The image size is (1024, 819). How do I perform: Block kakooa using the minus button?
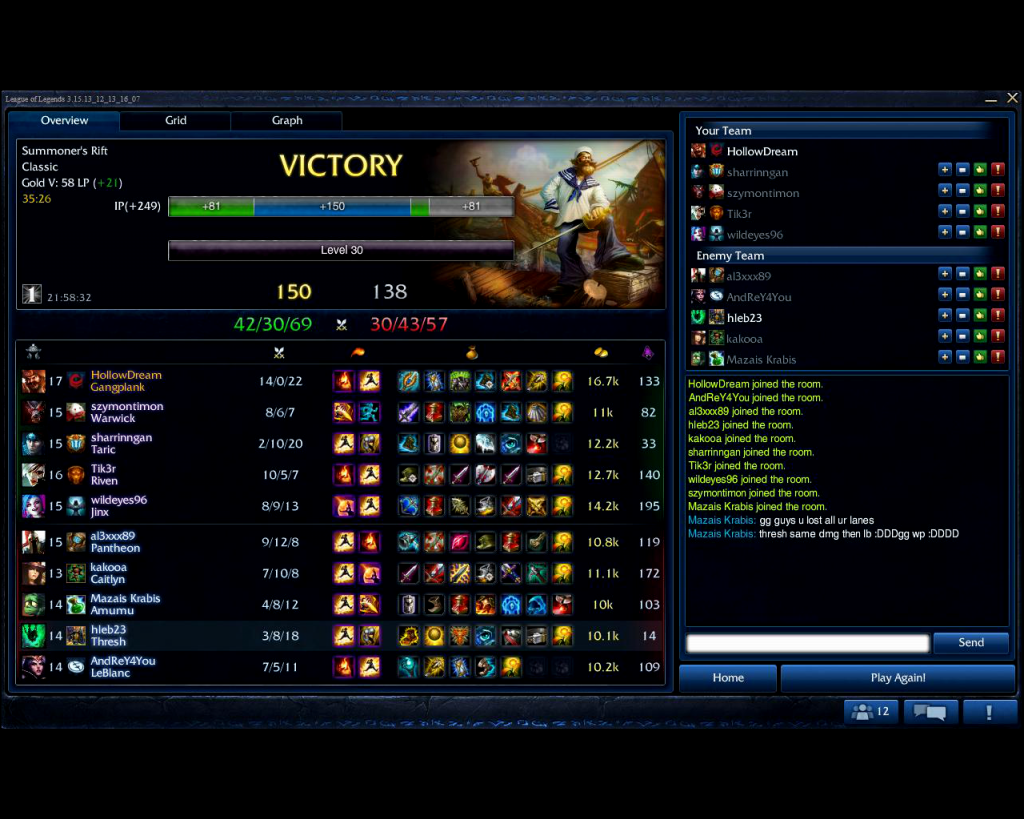962,338
